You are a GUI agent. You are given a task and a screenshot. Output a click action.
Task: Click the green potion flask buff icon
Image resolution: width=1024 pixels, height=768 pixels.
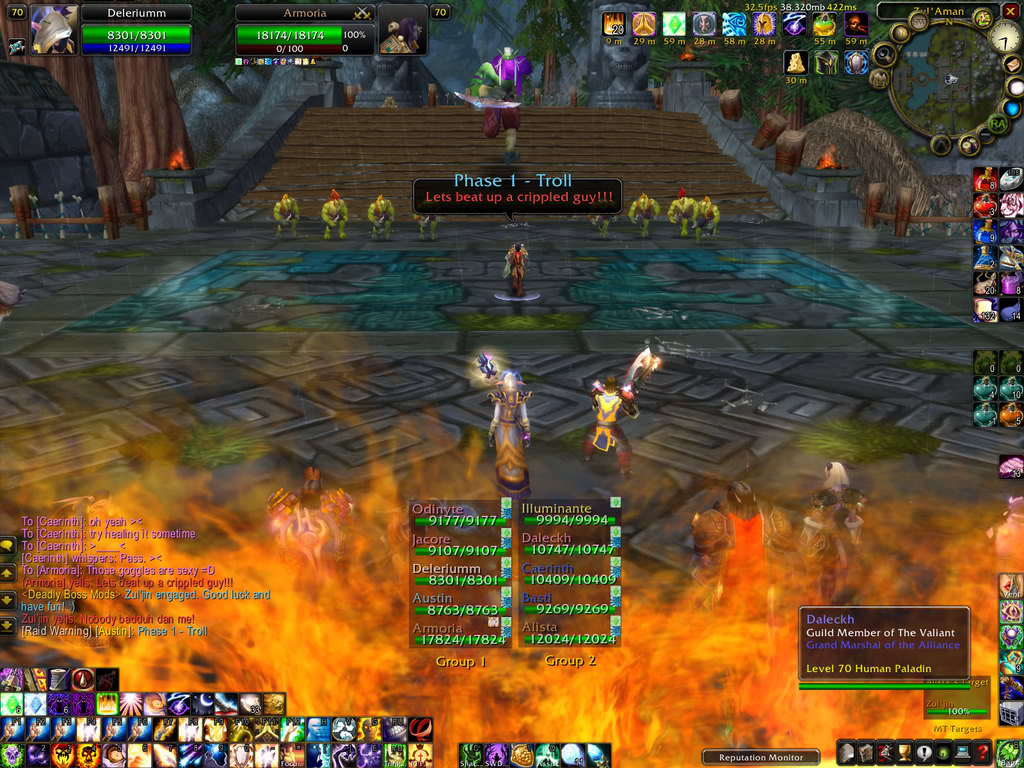[825, 24]
